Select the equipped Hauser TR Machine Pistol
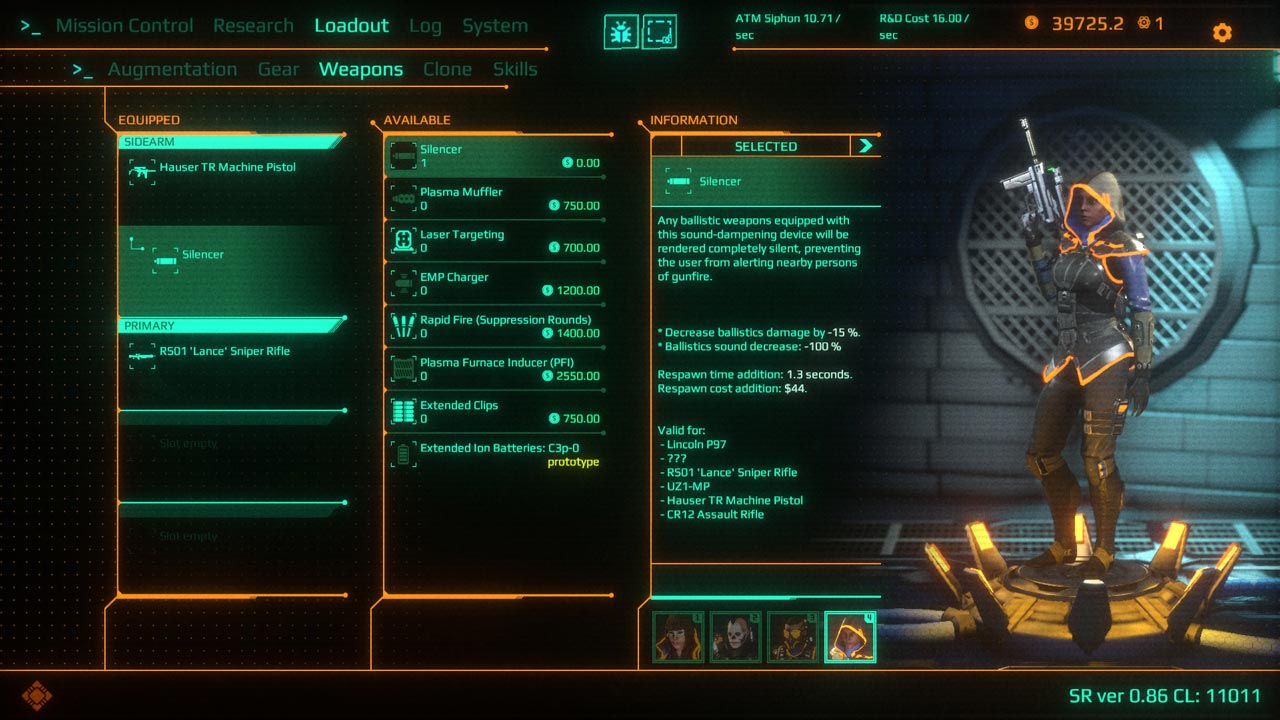1280x720 pixels. pyautogui.click(x=227, y=168)
